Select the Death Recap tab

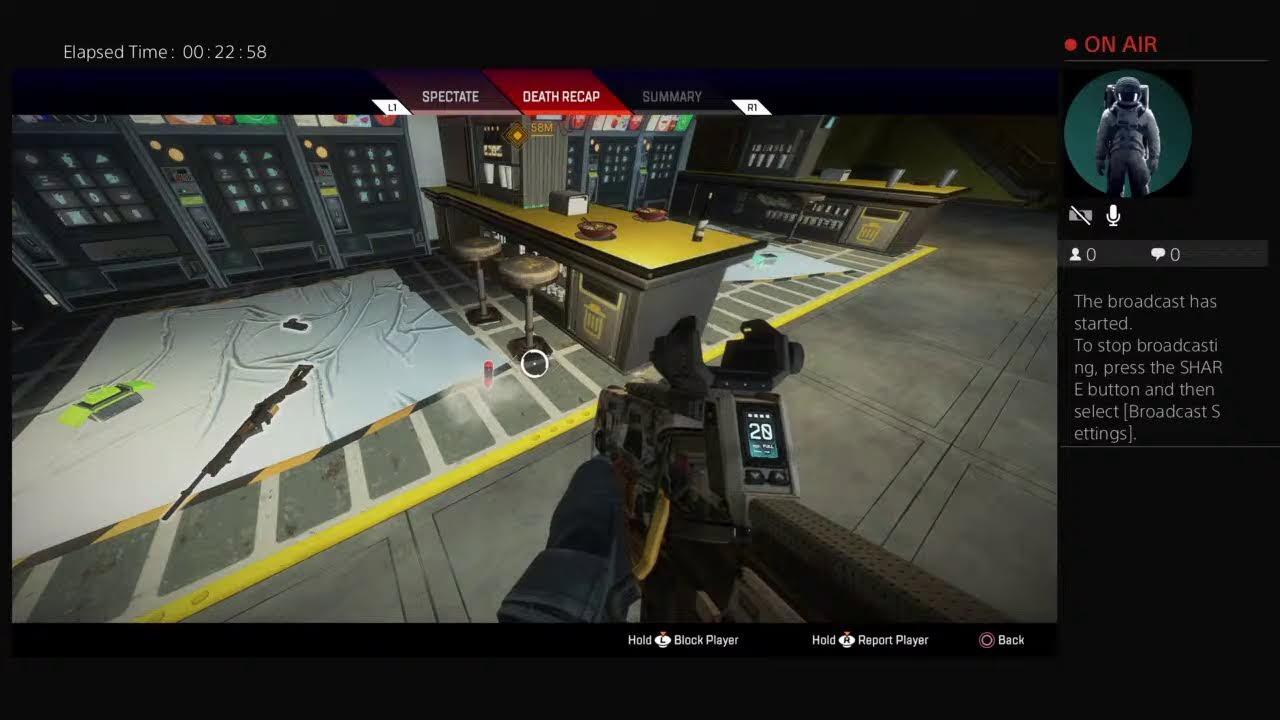click(561, 97)
